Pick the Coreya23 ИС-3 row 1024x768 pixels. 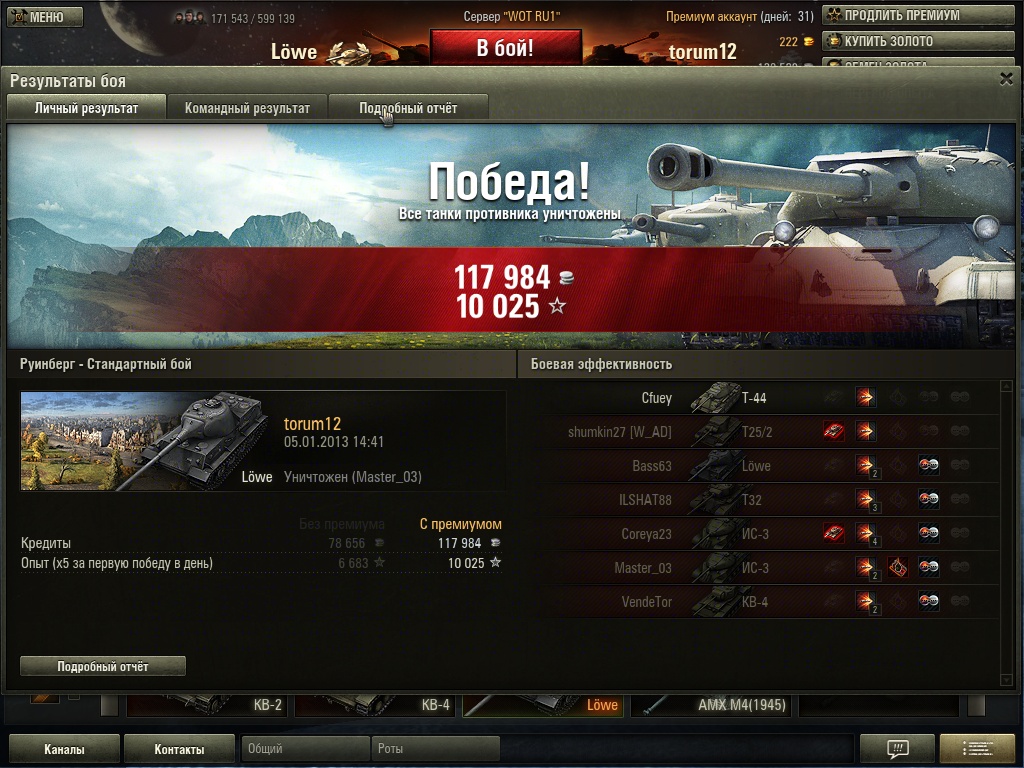[760, 534]
